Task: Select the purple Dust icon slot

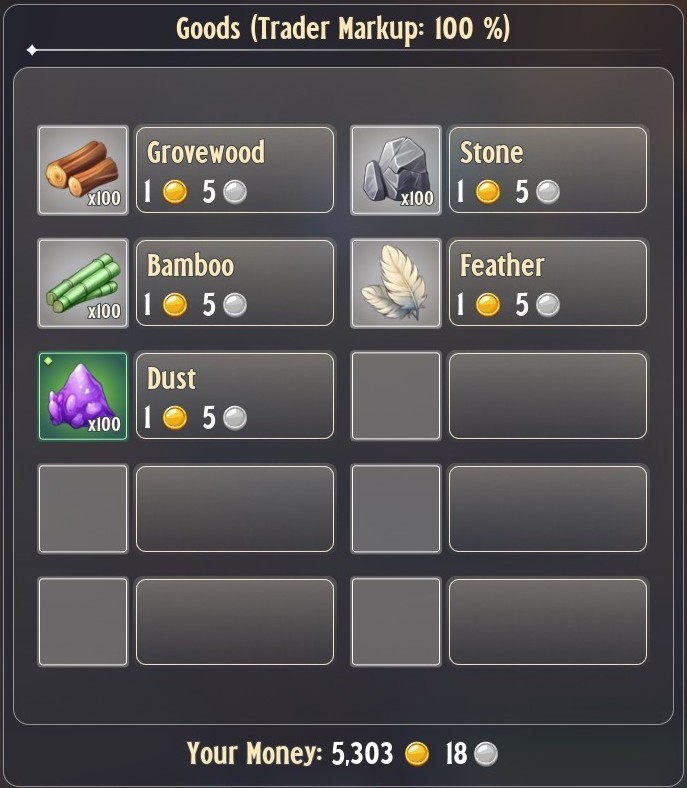Action: pos(83,396)
